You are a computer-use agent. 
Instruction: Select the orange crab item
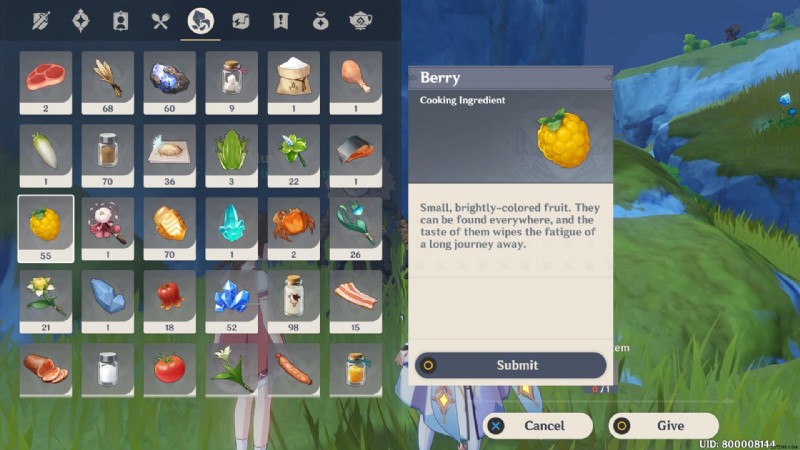(x=294, y=222)
